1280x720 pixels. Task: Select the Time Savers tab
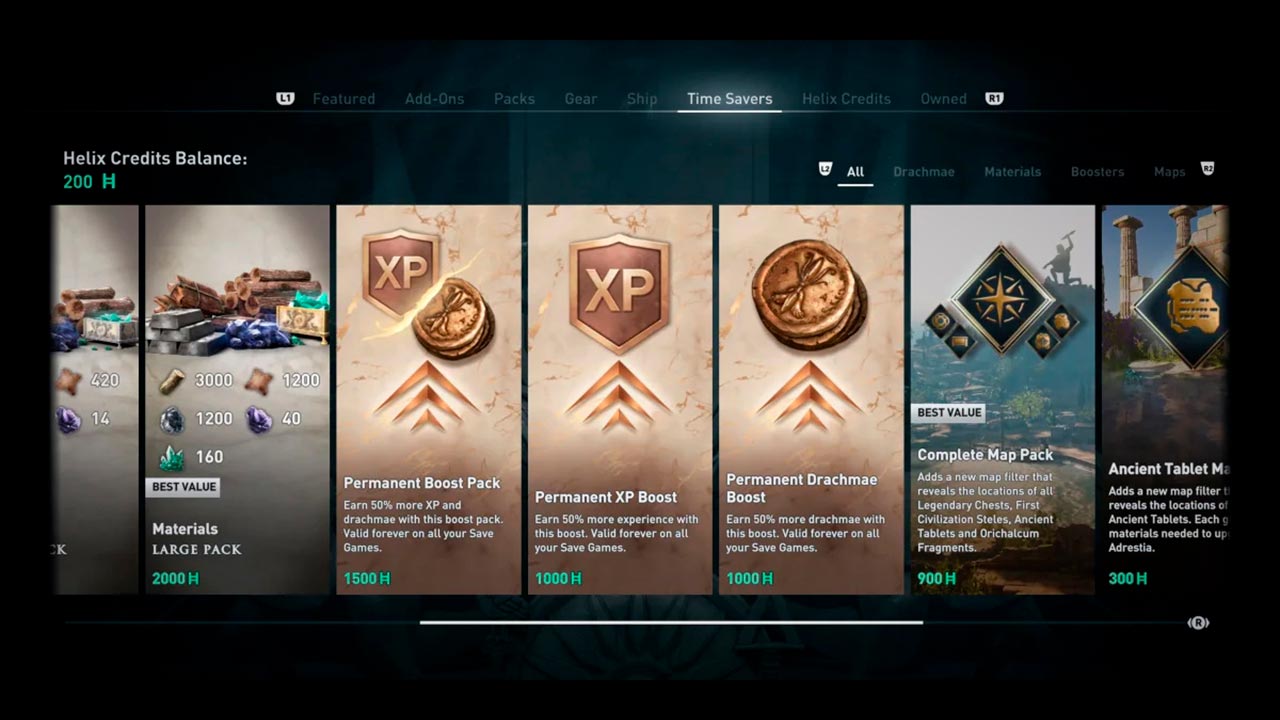point(729,99)
